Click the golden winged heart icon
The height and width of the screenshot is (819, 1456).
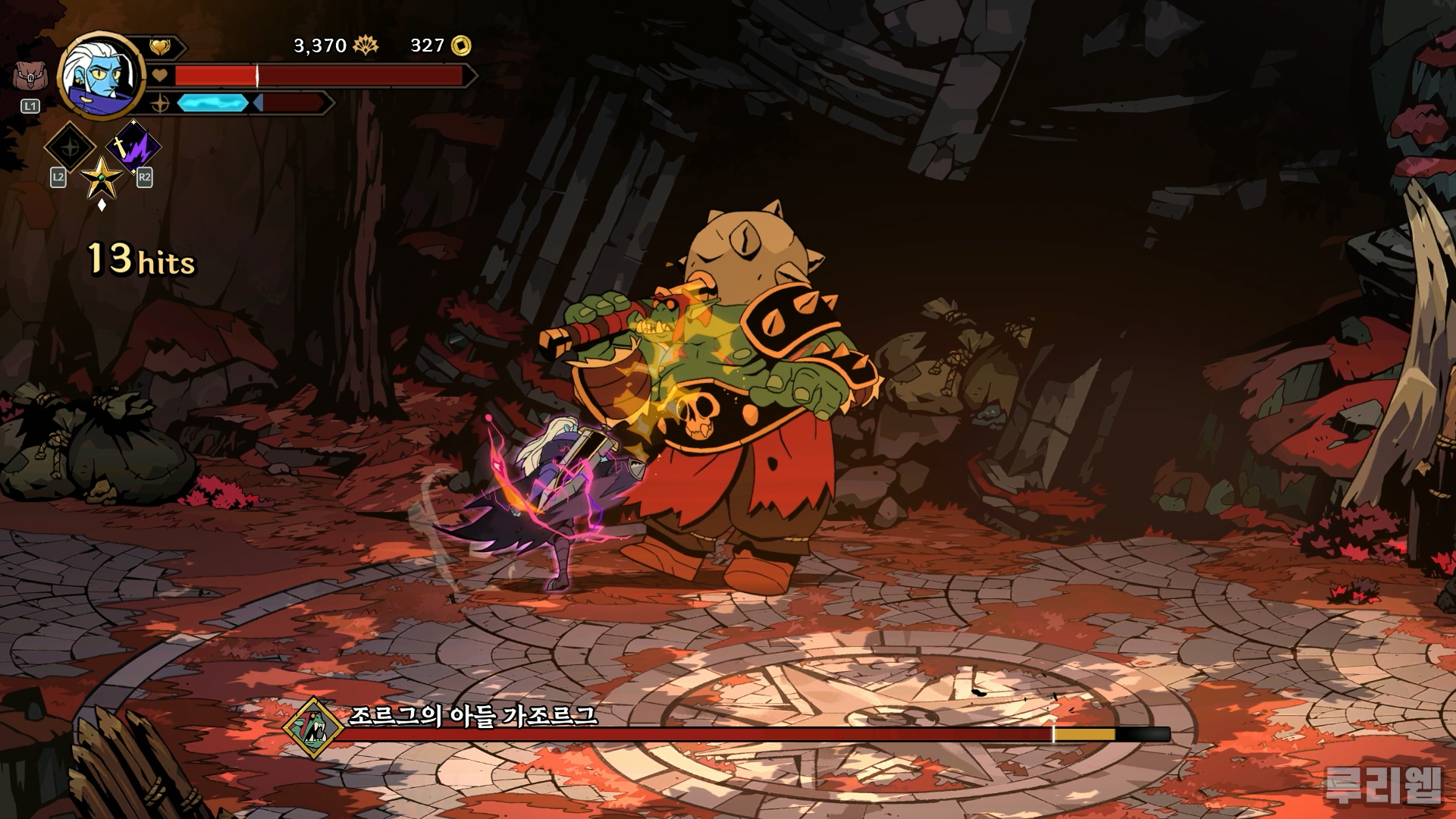click(159, 47)
